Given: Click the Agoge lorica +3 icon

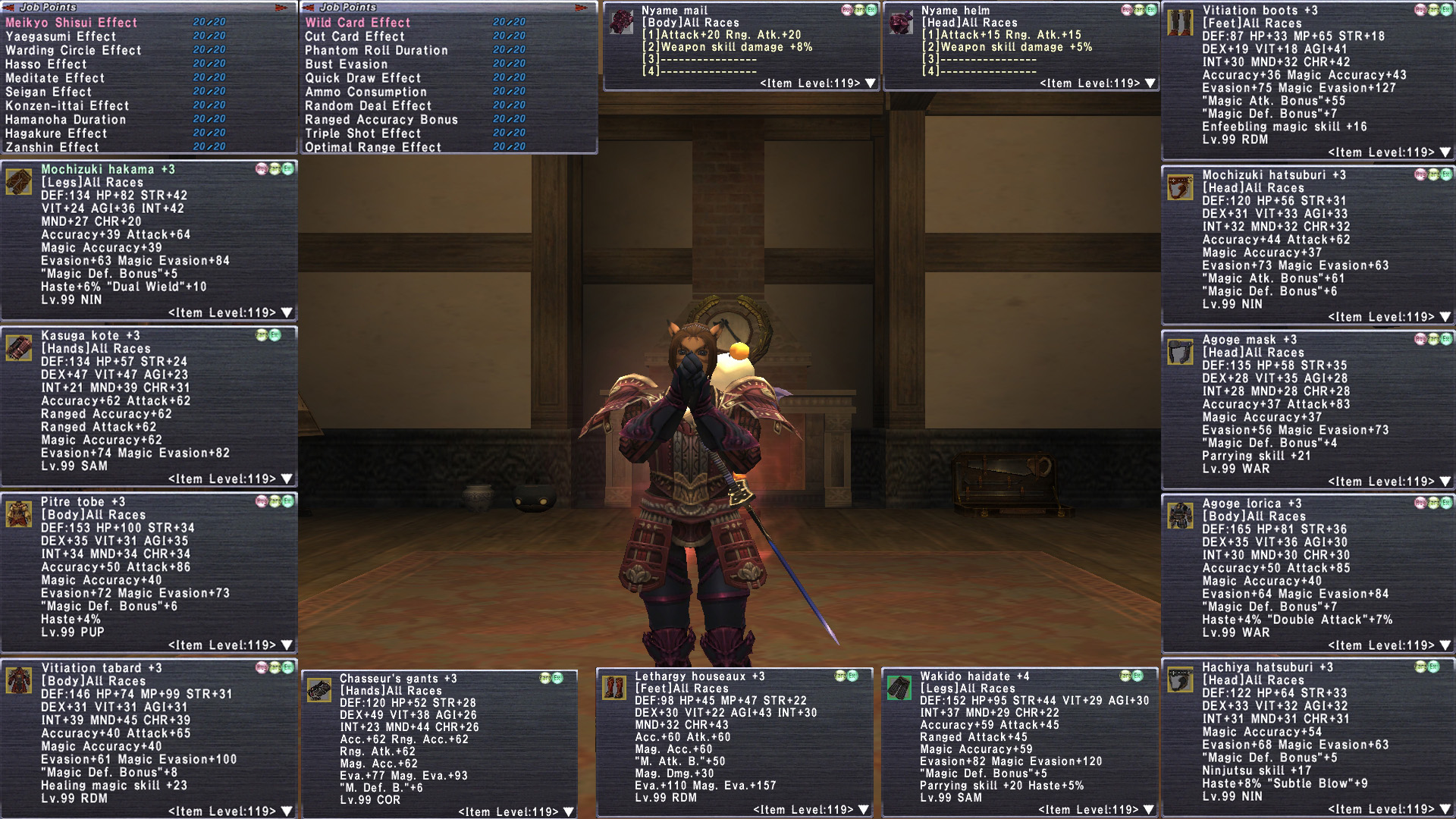Looking at the screenshot, I should 1180,516.
